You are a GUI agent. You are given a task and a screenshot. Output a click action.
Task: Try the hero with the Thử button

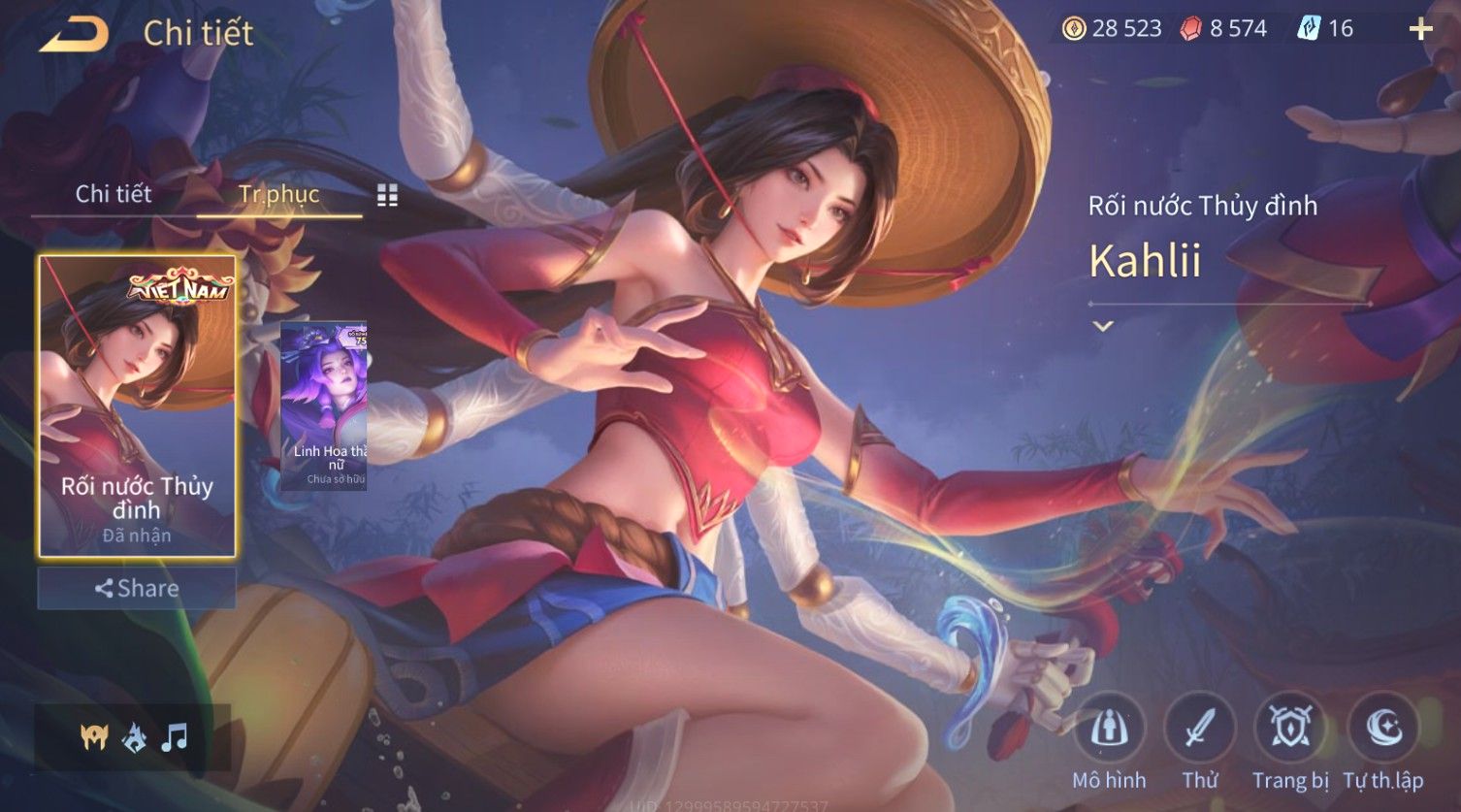(x=1200, y=729)
